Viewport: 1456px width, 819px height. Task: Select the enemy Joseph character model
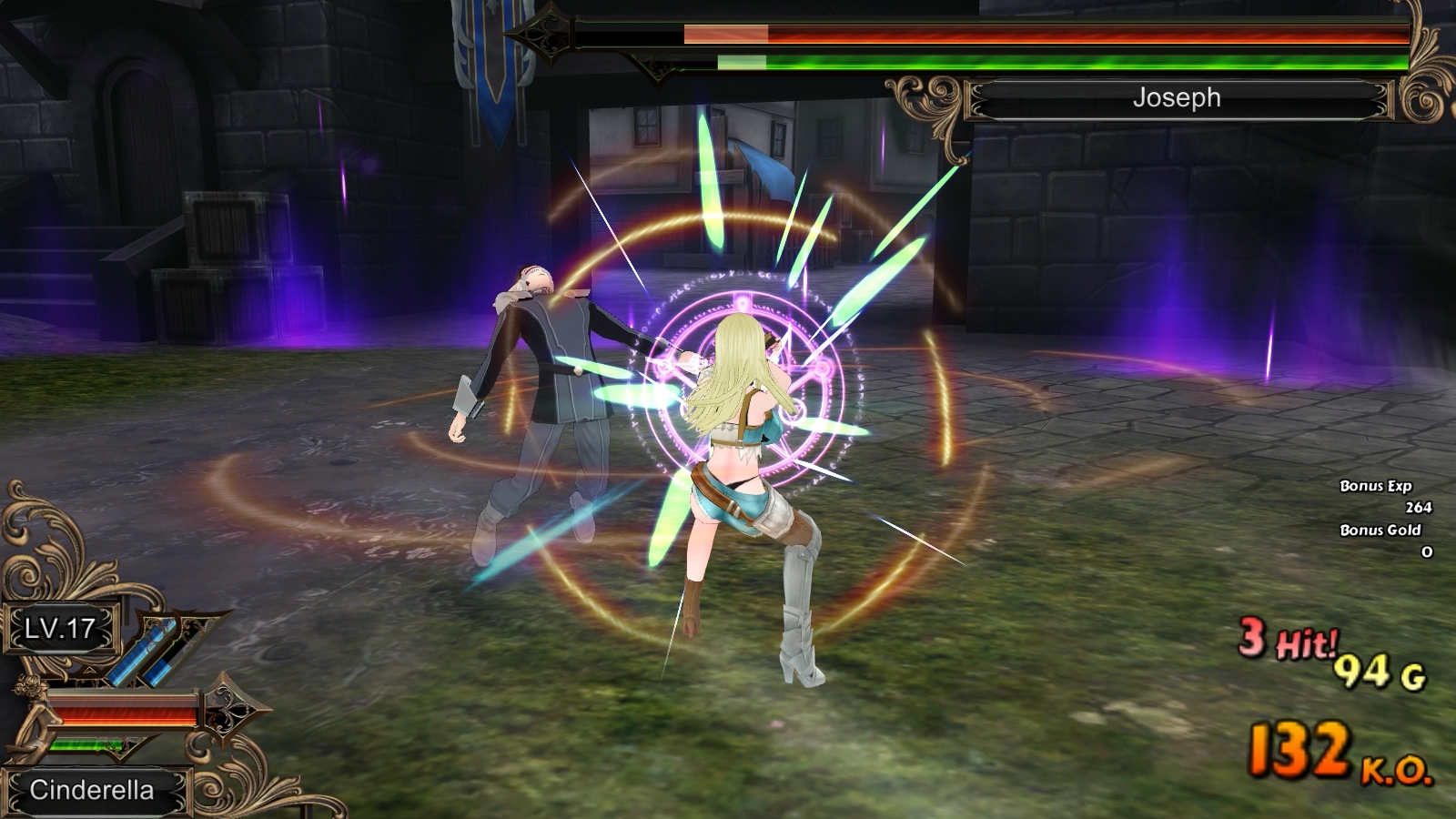point(546,382)
